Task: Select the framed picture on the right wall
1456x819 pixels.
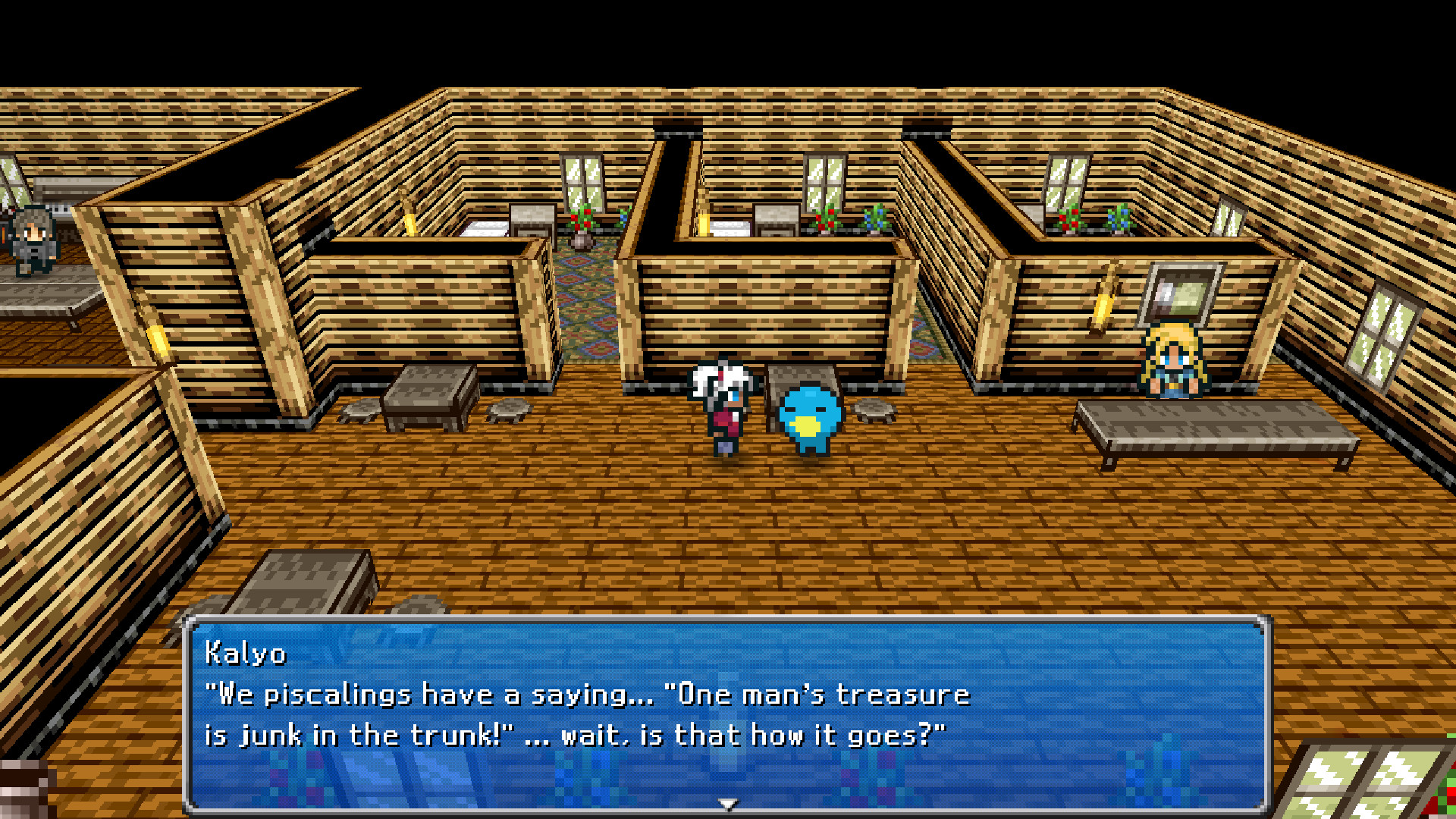Action: click(x=1180, y=296)
